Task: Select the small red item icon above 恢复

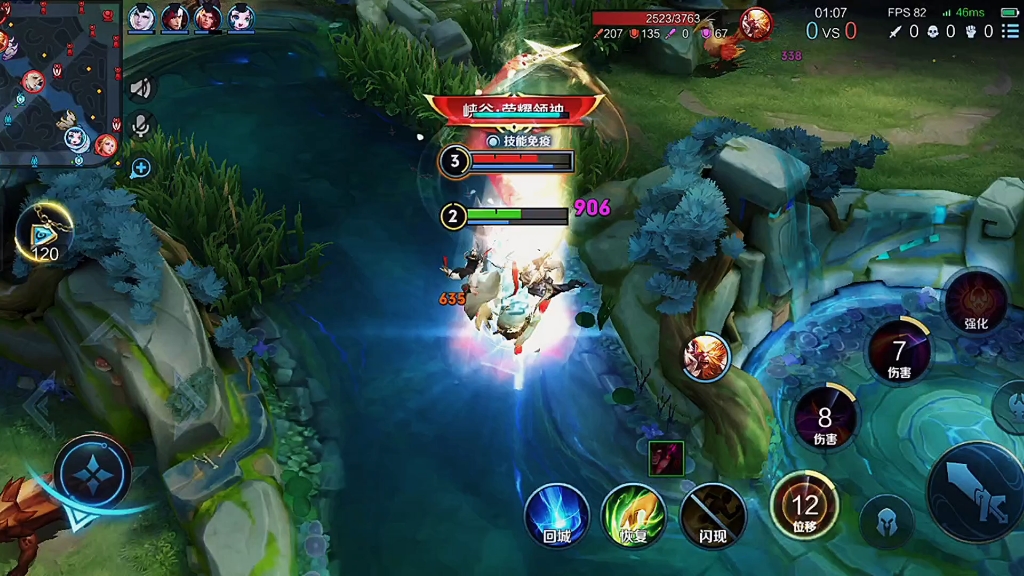Action: coord(666,457)
